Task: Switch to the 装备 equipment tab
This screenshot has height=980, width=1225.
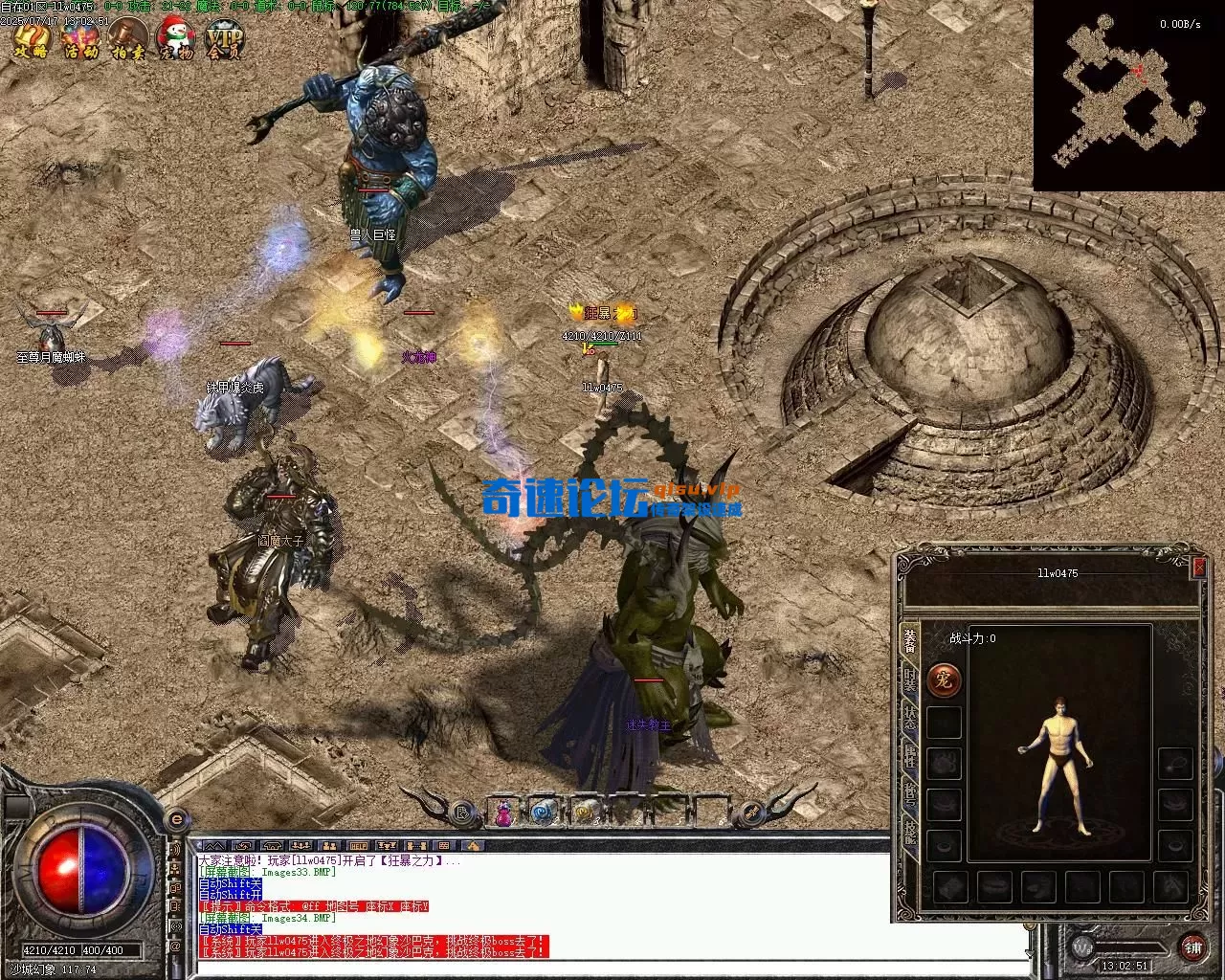Action: pyautogui.click(x=910, y=641)
